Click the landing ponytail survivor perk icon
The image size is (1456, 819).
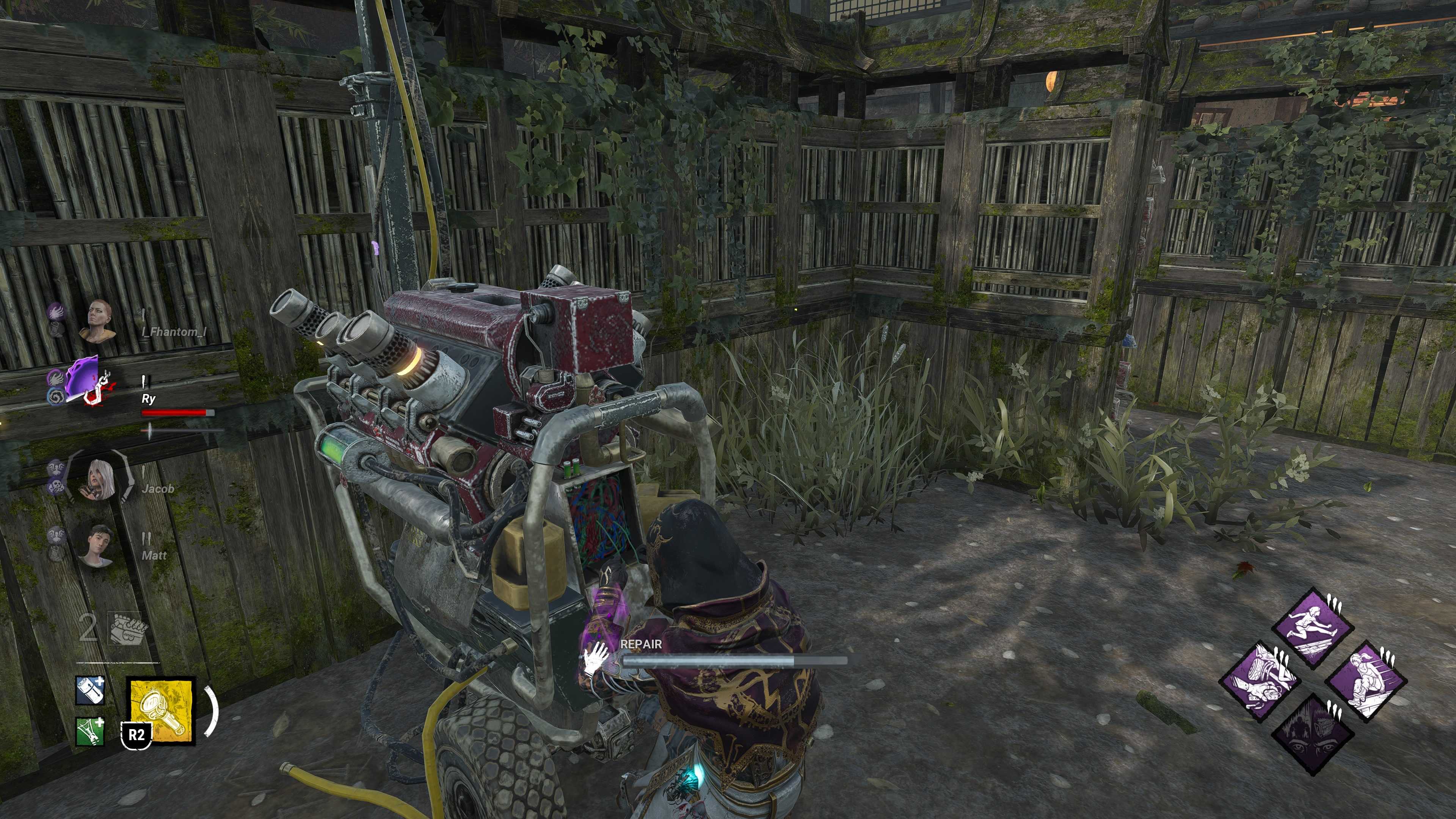(x=1365, y=681)
